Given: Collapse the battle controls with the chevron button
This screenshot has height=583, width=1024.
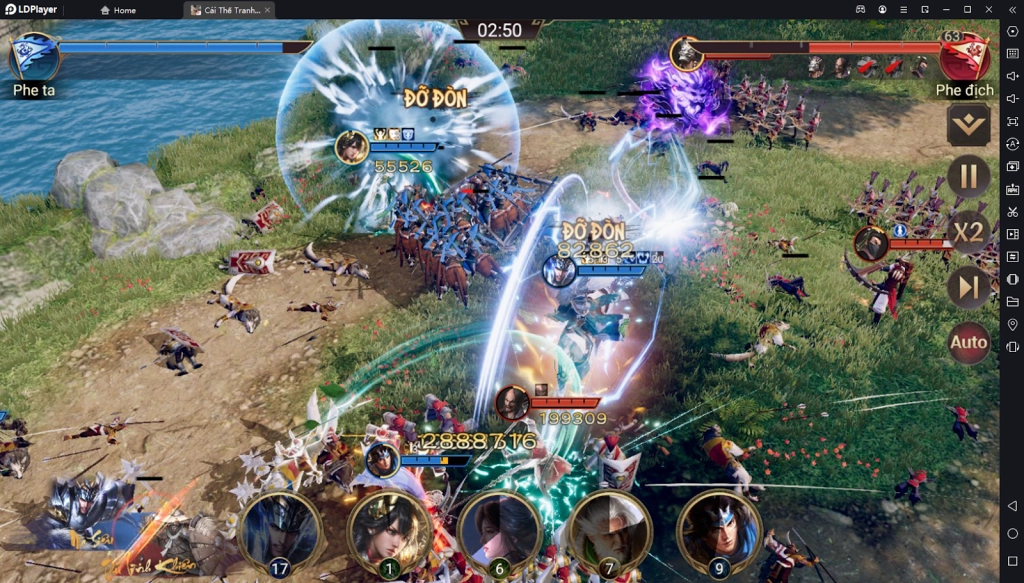Looking at the screenshot, I should coord(968,125).
